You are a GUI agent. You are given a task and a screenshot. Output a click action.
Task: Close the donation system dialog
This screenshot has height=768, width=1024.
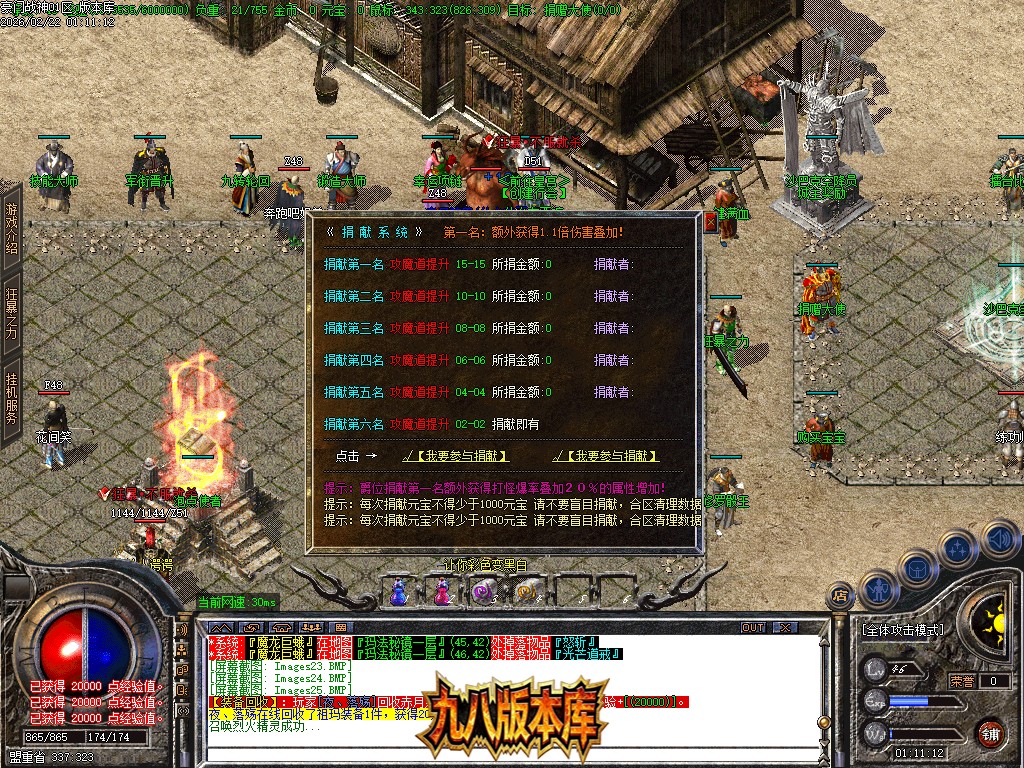pyautogui.click(x=710, y=222)
